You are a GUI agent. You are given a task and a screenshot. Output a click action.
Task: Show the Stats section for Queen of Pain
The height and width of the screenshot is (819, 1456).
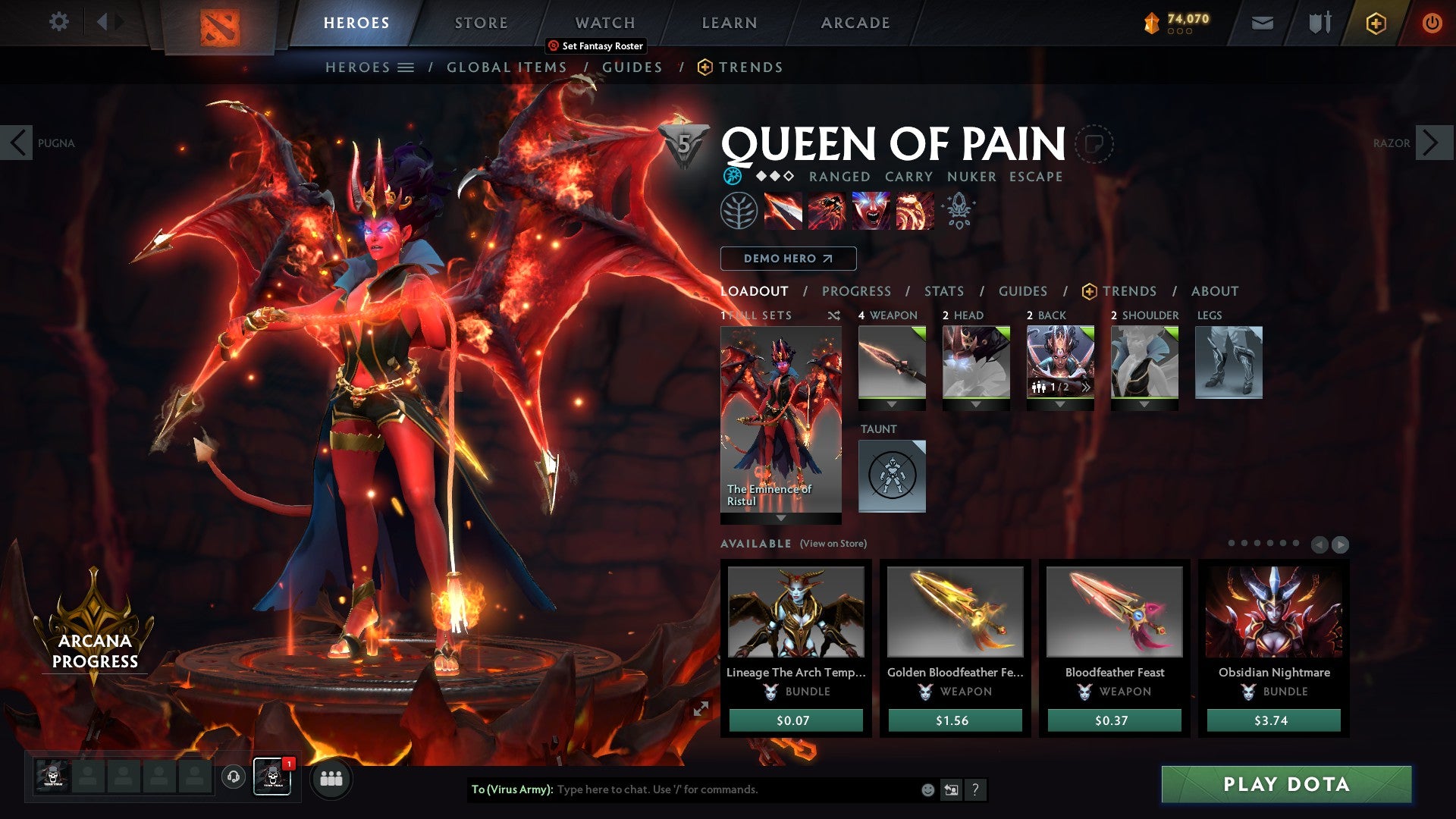(x=943, y=291)
